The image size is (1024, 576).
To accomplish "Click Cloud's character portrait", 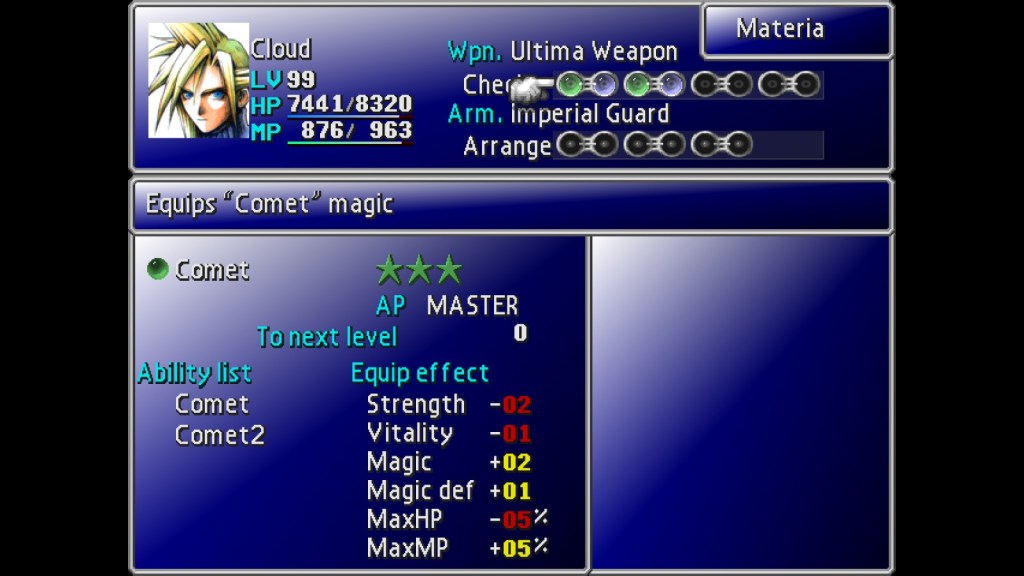I will coord(198,81).
